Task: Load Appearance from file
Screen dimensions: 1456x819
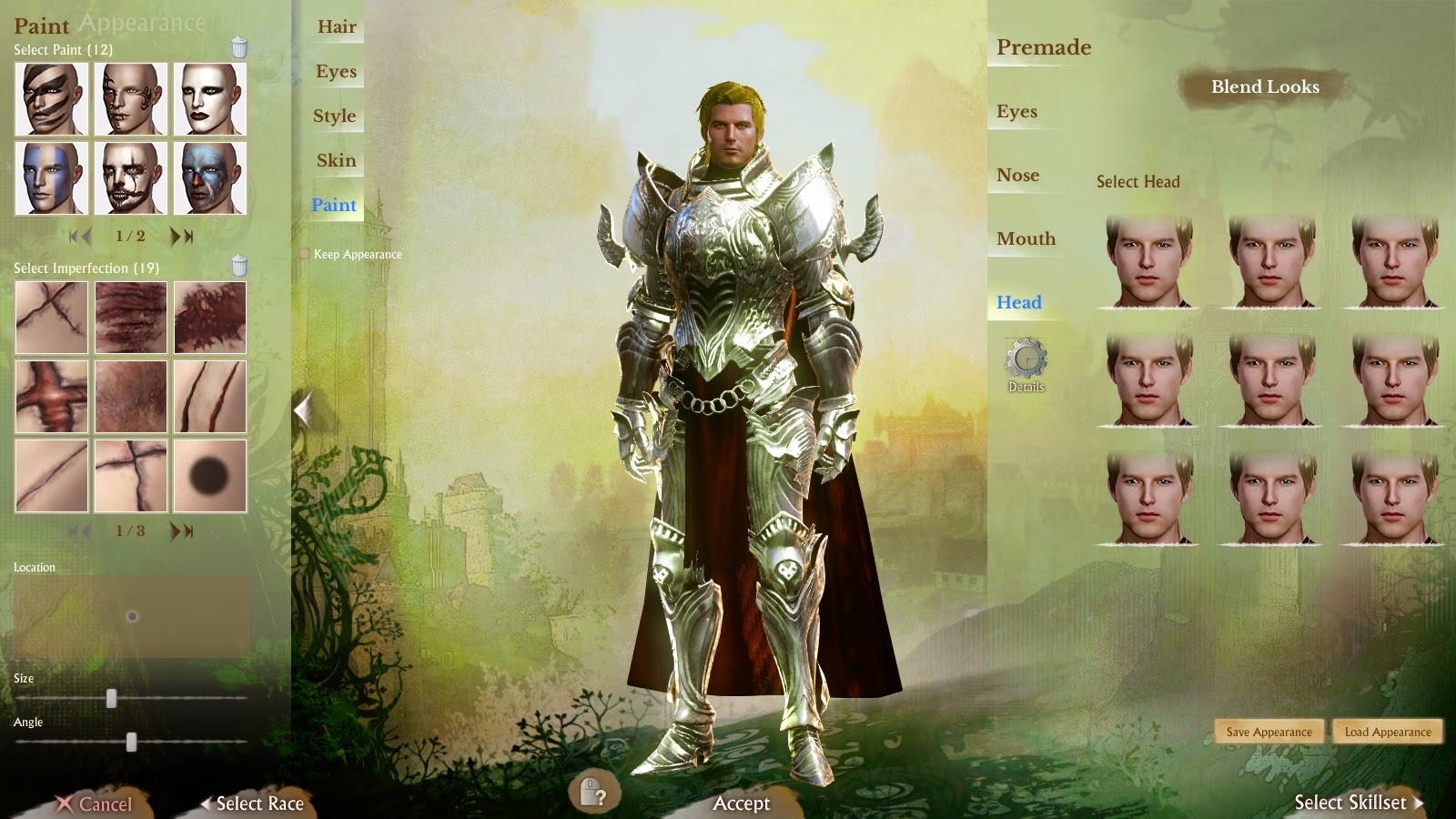Action: tap(1387, 732)
